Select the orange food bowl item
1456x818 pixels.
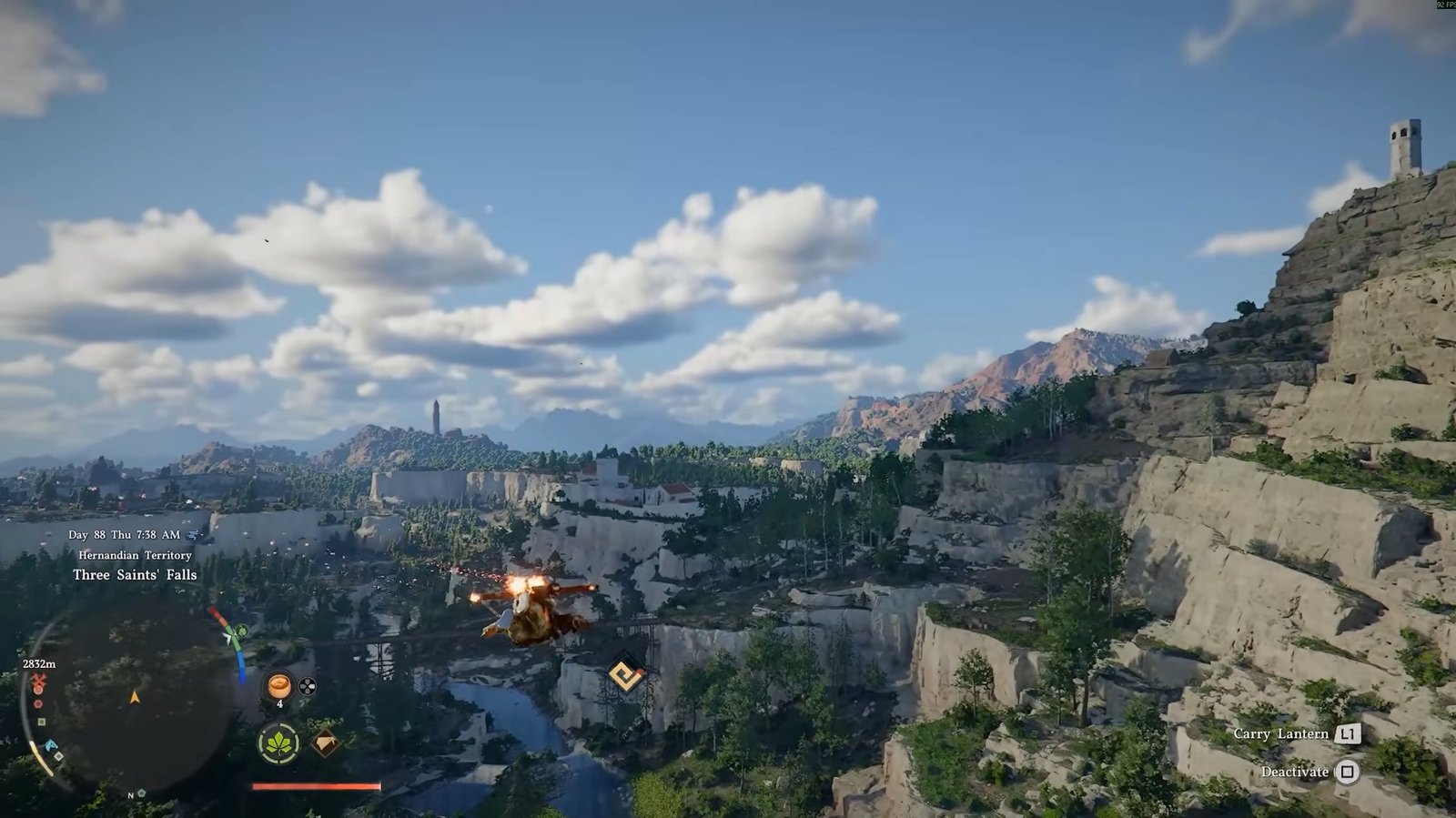(x=279, y=685)
